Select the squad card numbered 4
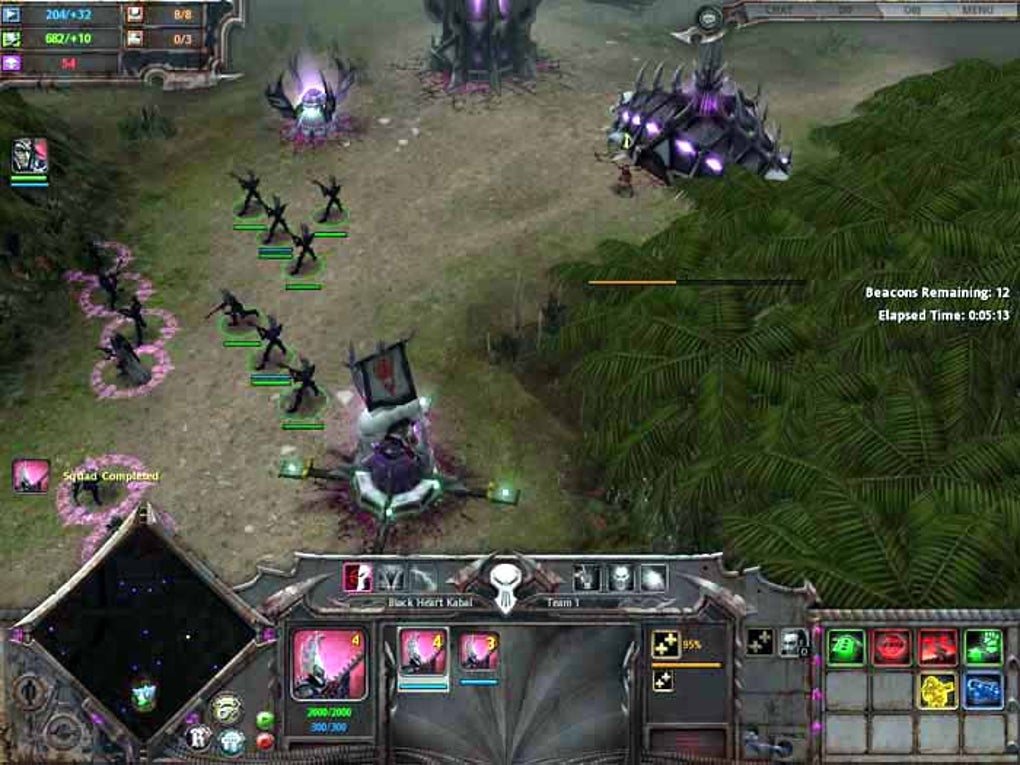 click(x=423, y=653)
